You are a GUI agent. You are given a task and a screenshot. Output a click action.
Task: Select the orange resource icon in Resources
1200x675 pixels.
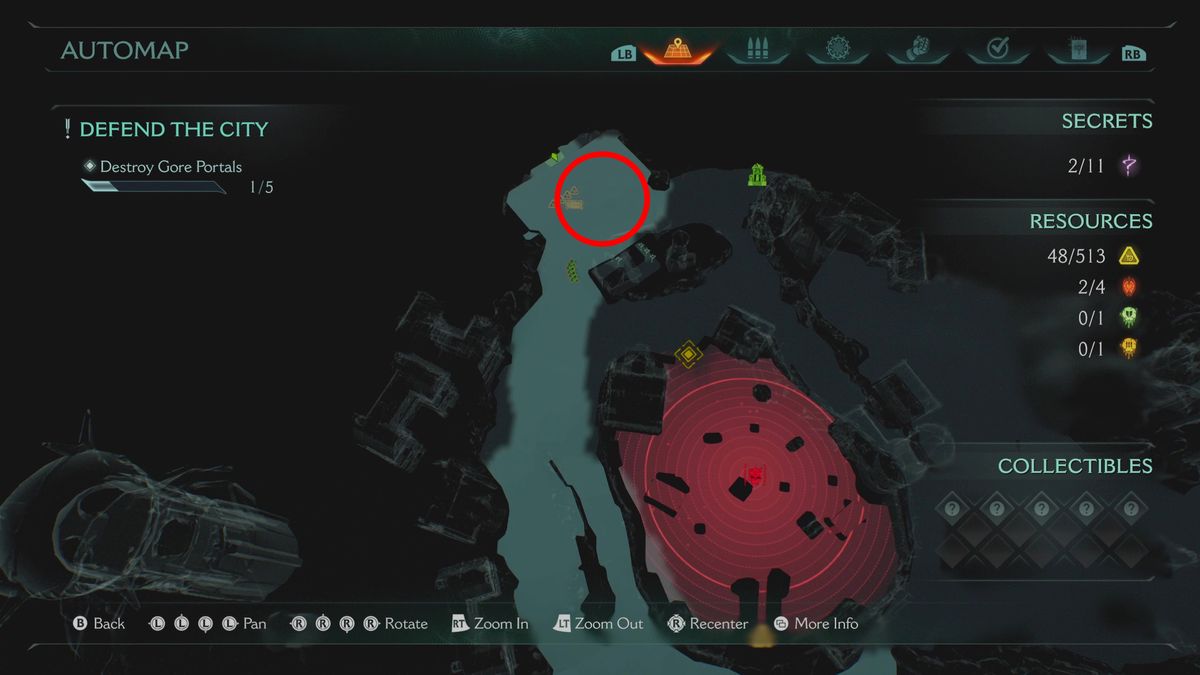pos(1129,348)
